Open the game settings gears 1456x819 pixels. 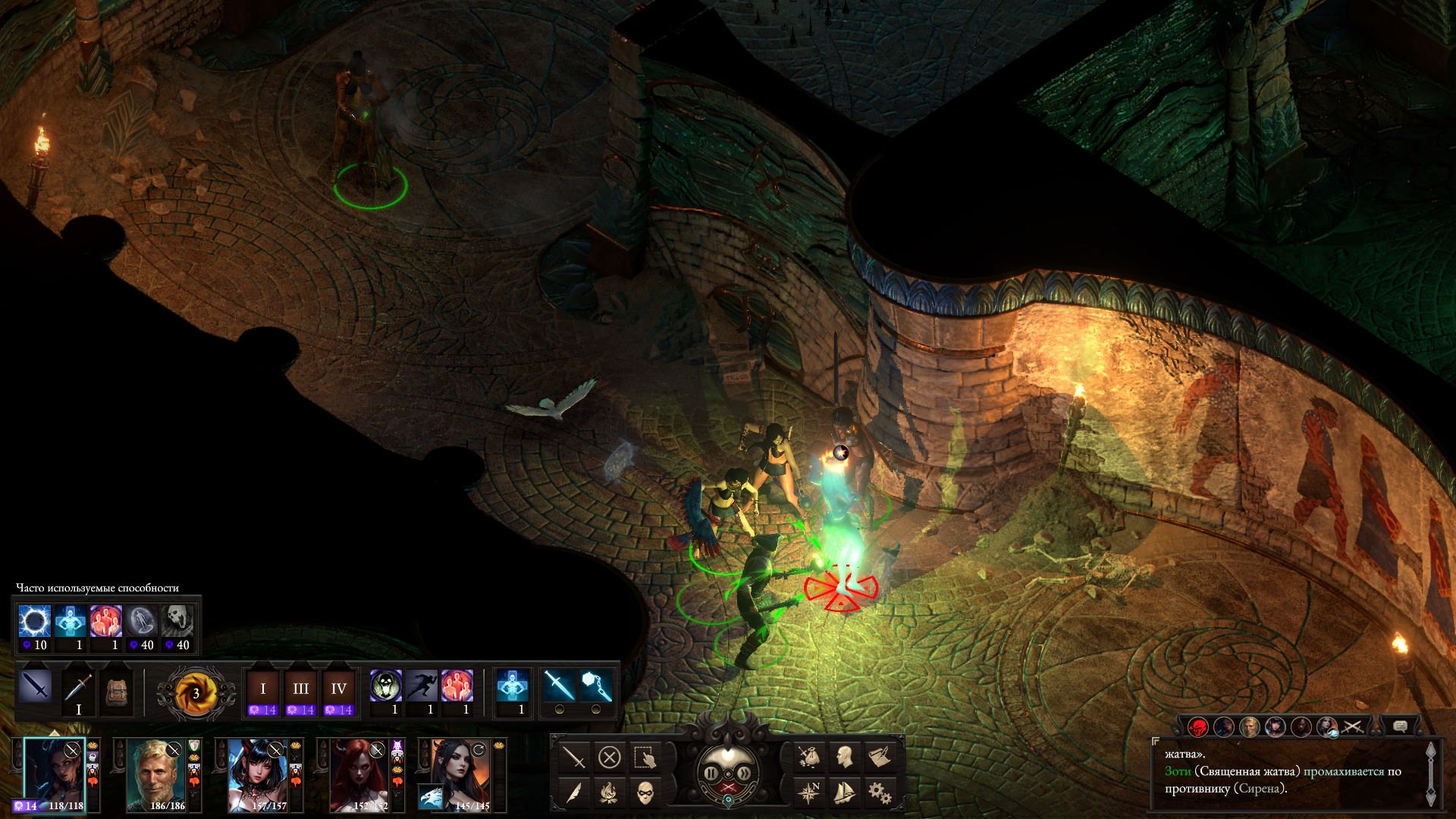[x=879, y=793]
